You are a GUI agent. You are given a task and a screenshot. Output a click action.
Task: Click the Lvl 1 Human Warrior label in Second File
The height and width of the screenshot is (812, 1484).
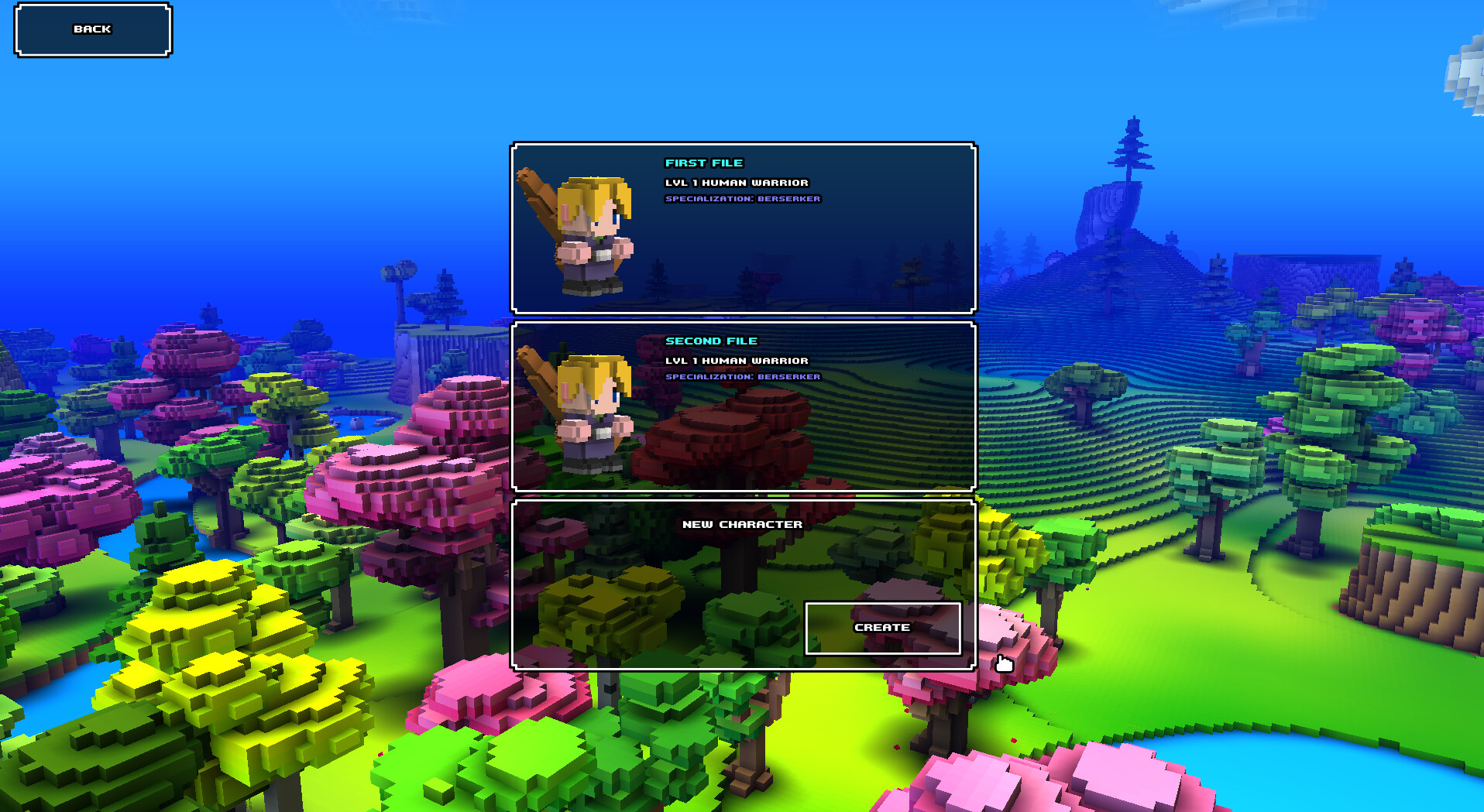736,361
